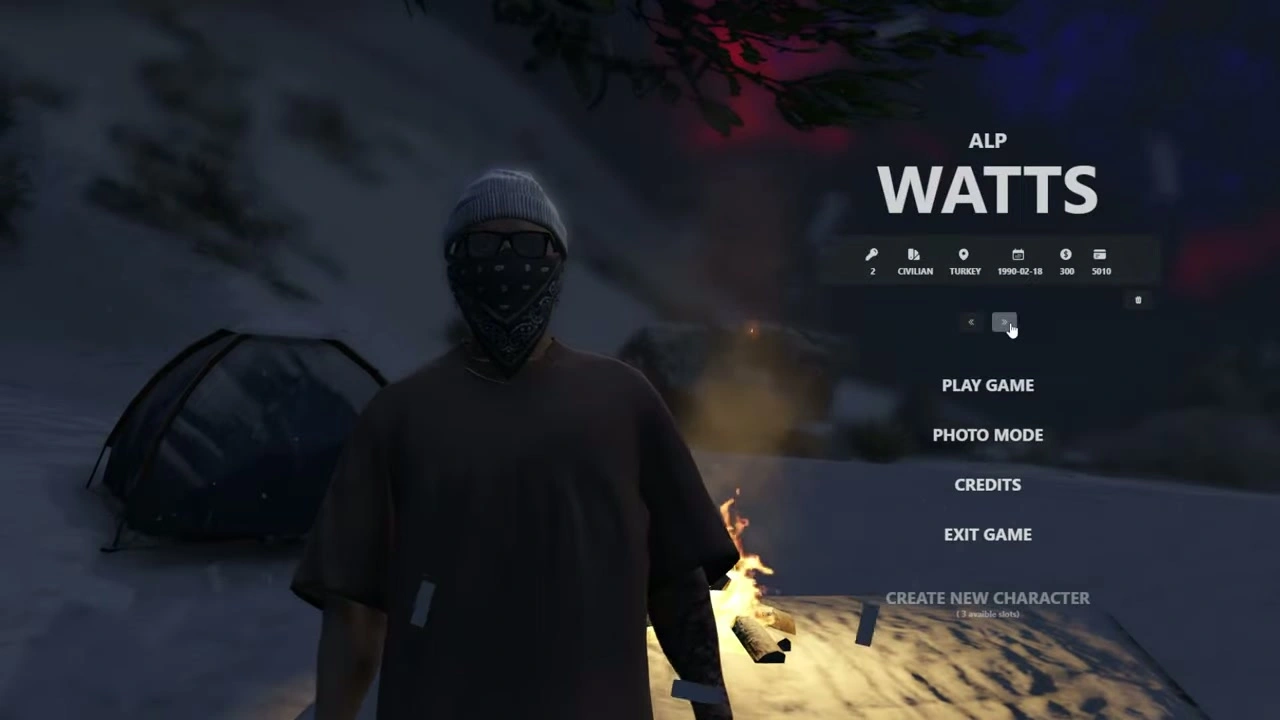Go to next character with right arrows
1280x720 pixels.
point(1003,322)
